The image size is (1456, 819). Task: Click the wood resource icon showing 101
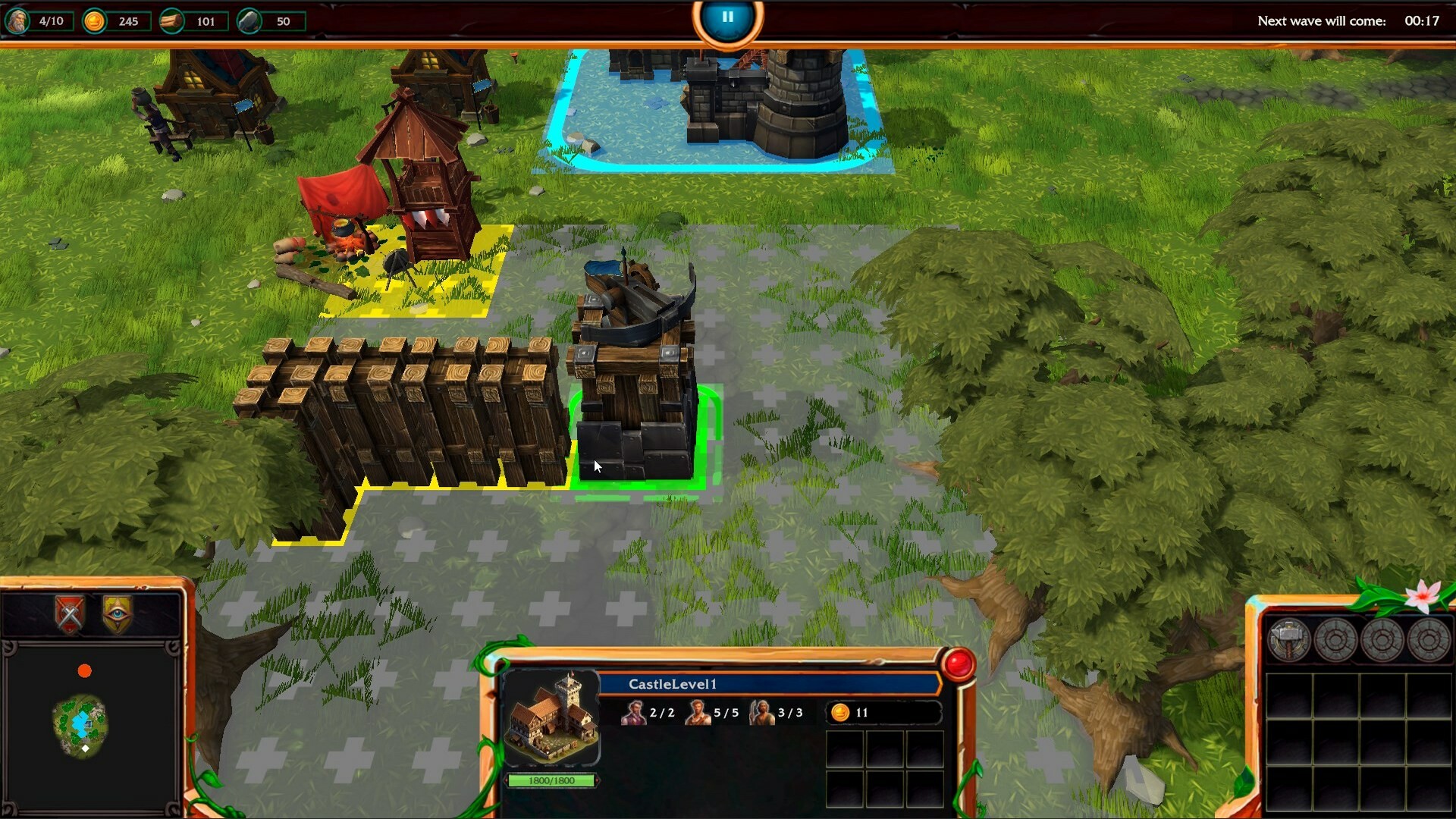(173, 21)
